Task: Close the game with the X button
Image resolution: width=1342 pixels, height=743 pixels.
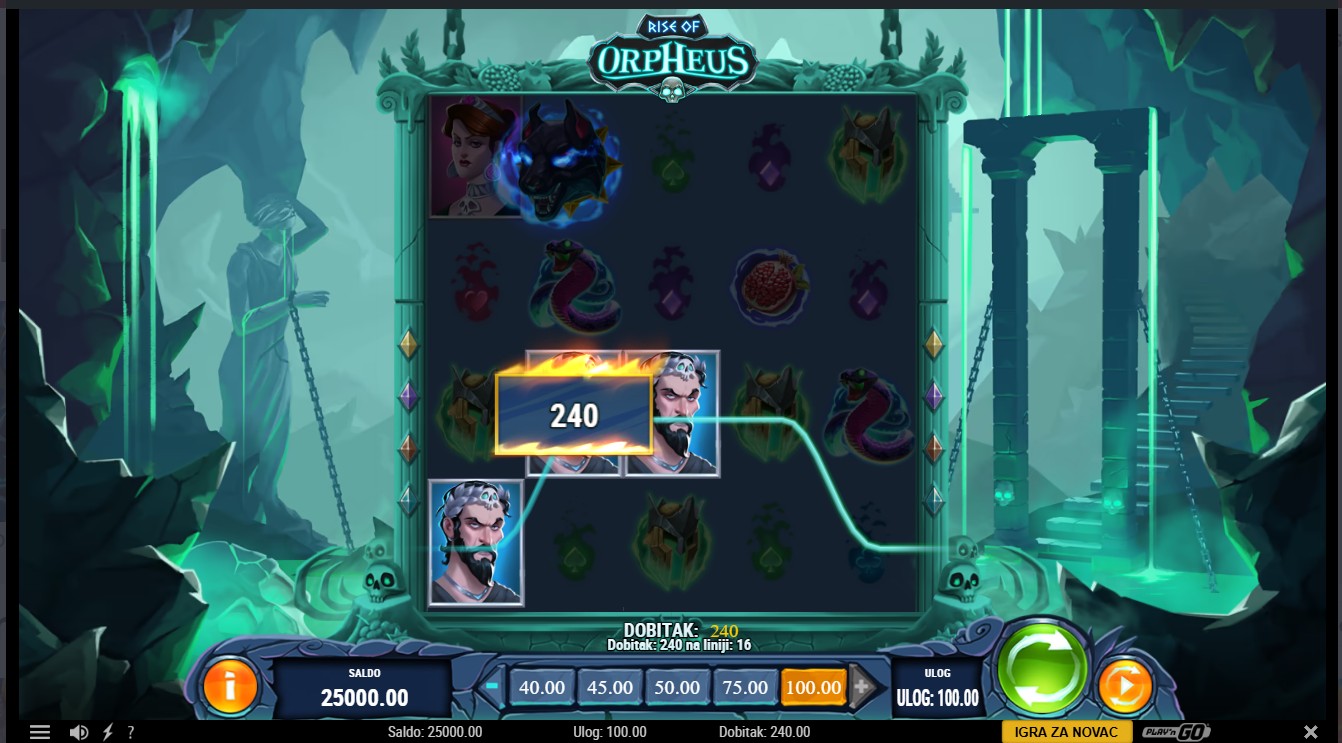Action: 1311,732
